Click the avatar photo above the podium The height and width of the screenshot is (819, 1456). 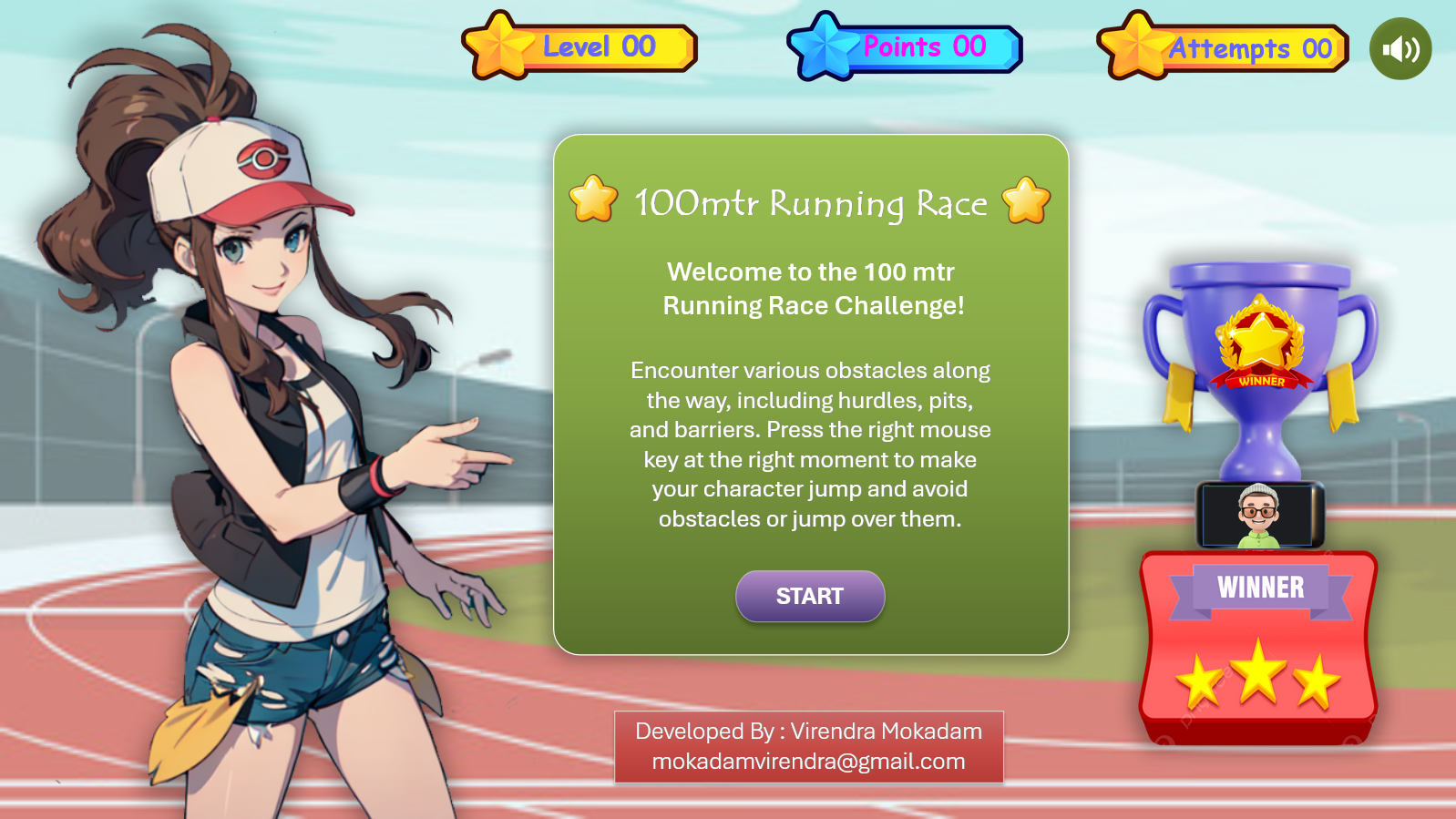(x=1257, y=515)
